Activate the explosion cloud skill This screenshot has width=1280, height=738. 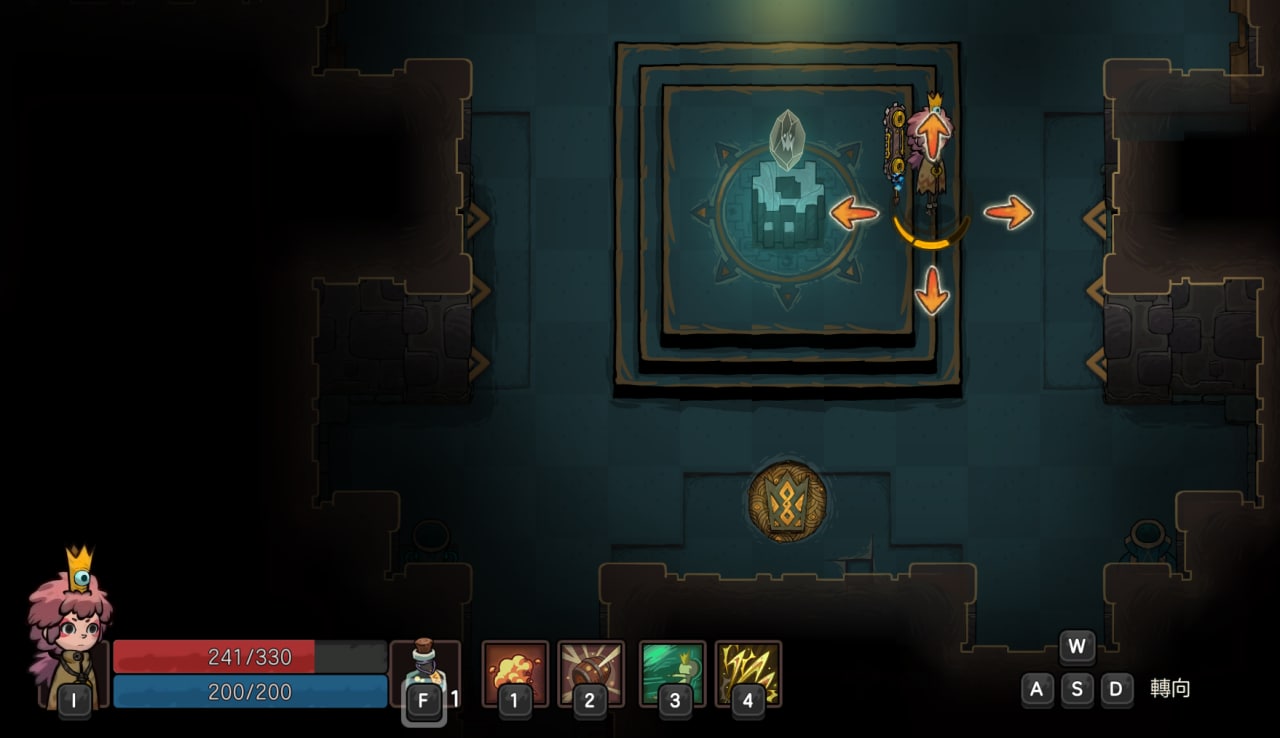coord(515,672)
